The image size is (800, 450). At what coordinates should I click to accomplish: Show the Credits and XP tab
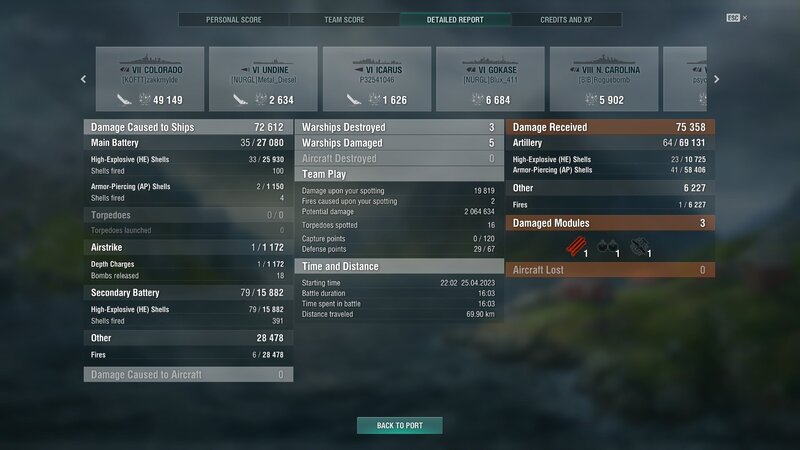pos(565,19)
